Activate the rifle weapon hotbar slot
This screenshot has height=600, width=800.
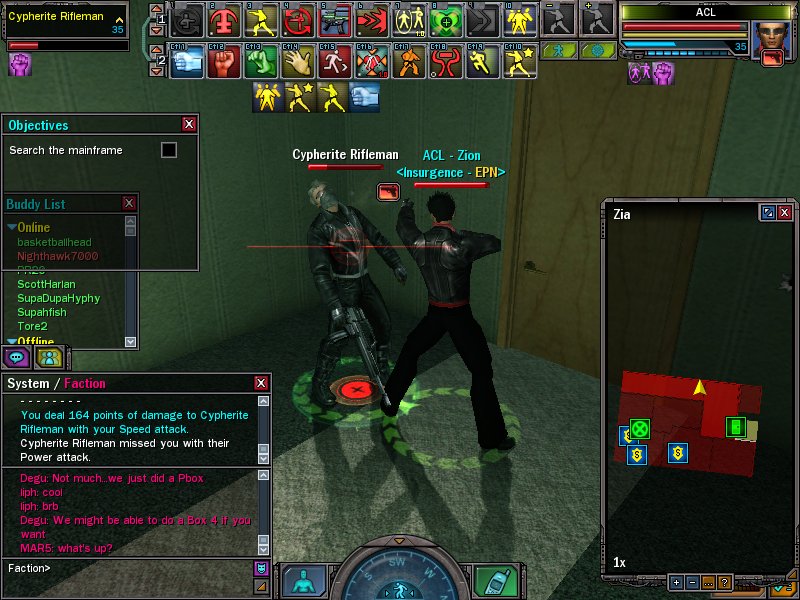tap(335, 20)
